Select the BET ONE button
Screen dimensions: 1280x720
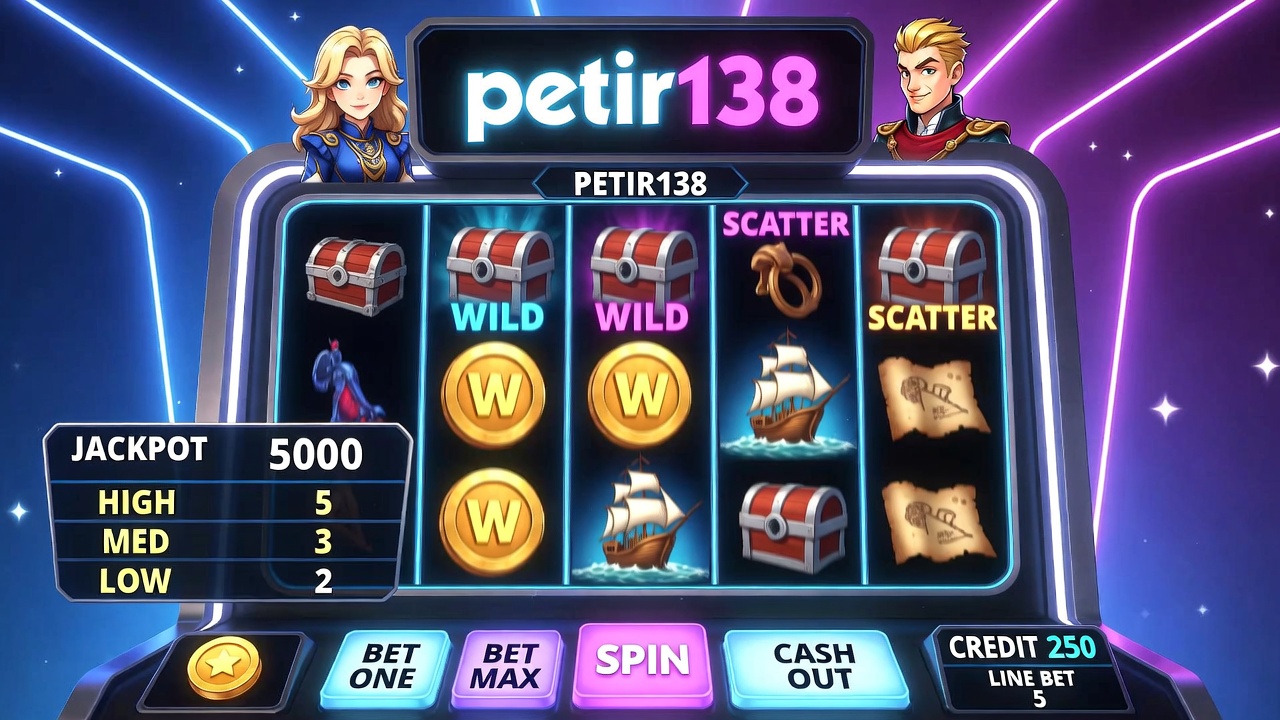[x=383, y=666]
